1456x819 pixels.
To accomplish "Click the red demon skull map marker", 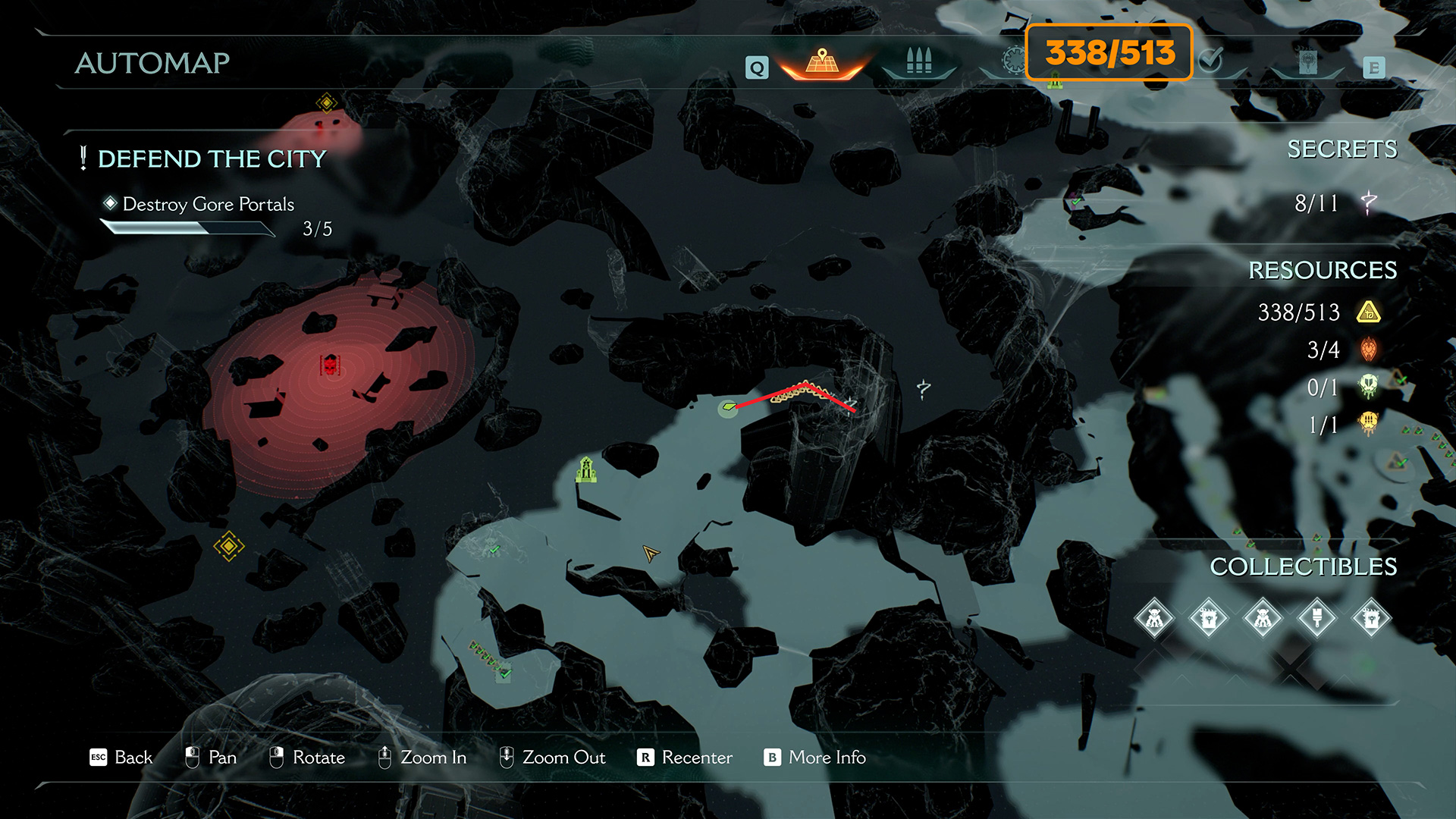I will click(331, 366).
